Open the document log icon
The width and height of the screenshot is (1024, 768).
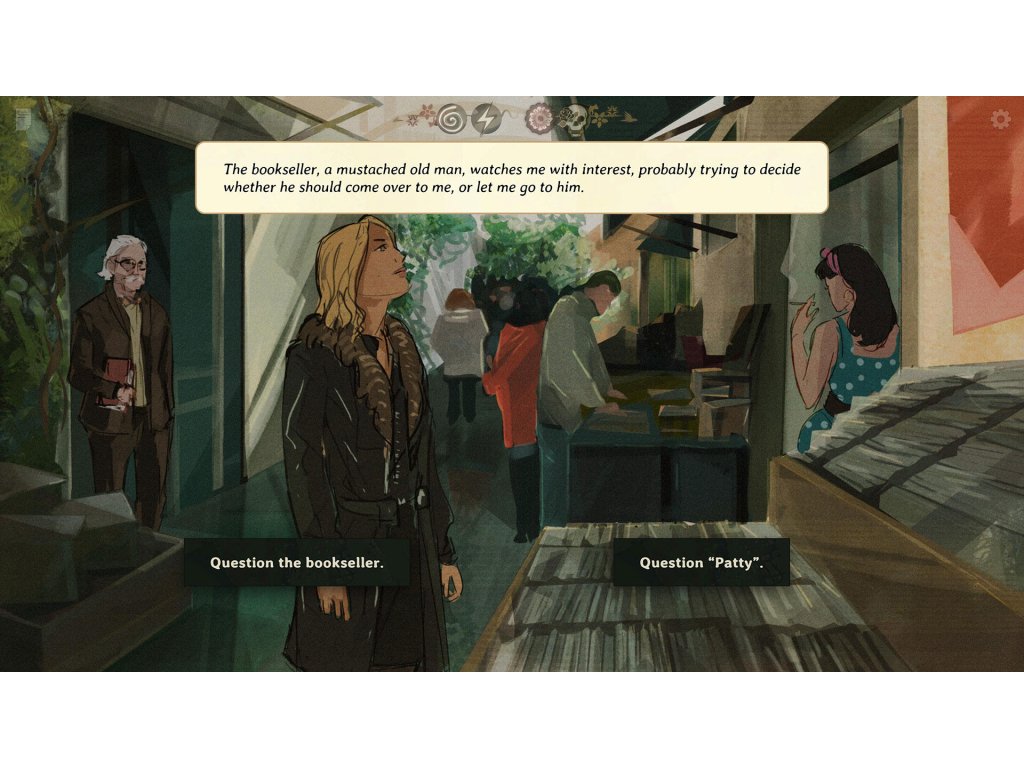[23, 119]
